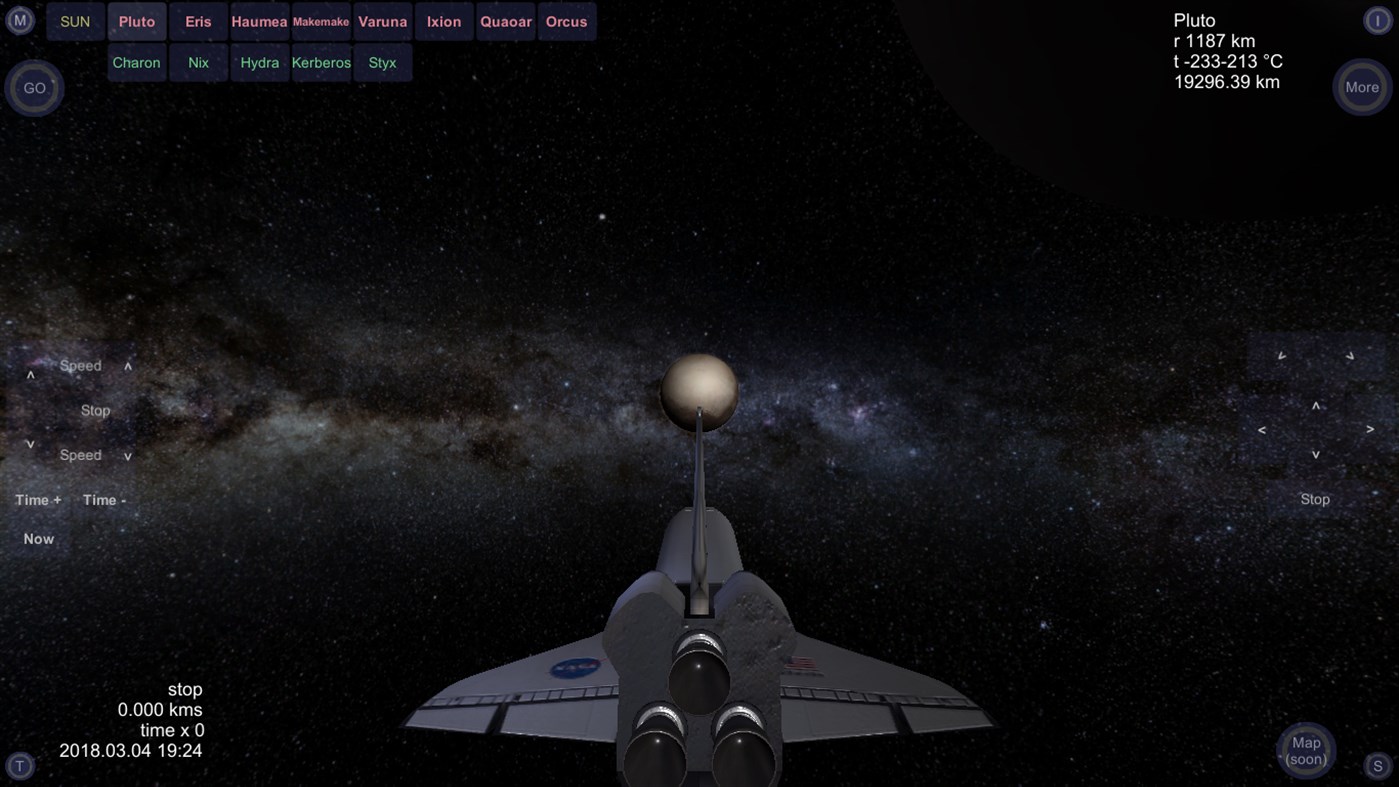The image size is (1399, 787).
Task: Switch to the Eris tab
Action: (x=197, y=20)
